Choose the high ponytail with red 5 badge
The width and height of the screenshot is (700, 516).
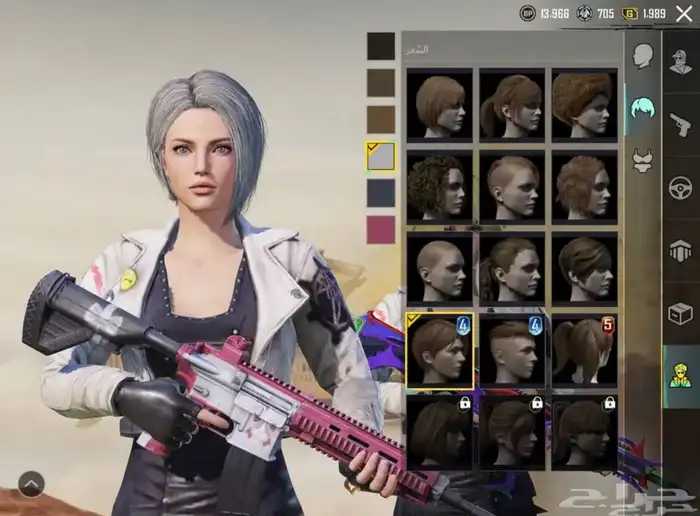coord(584,349)
